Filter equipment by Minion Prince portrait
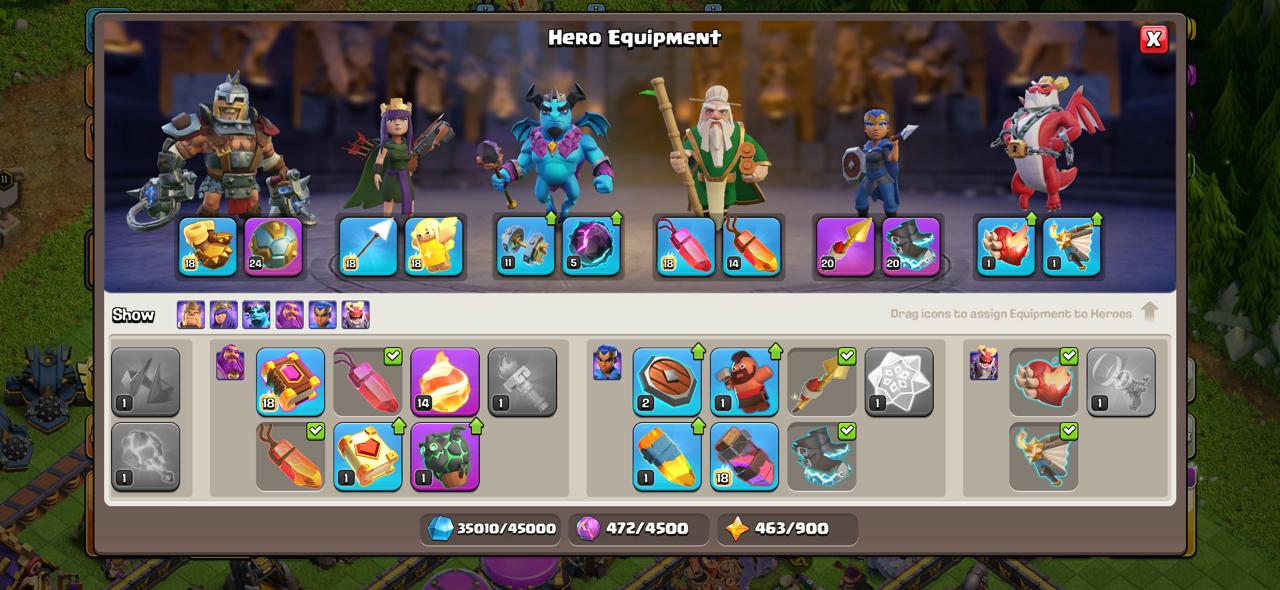1280x590 pixels. tap(256, 315)
